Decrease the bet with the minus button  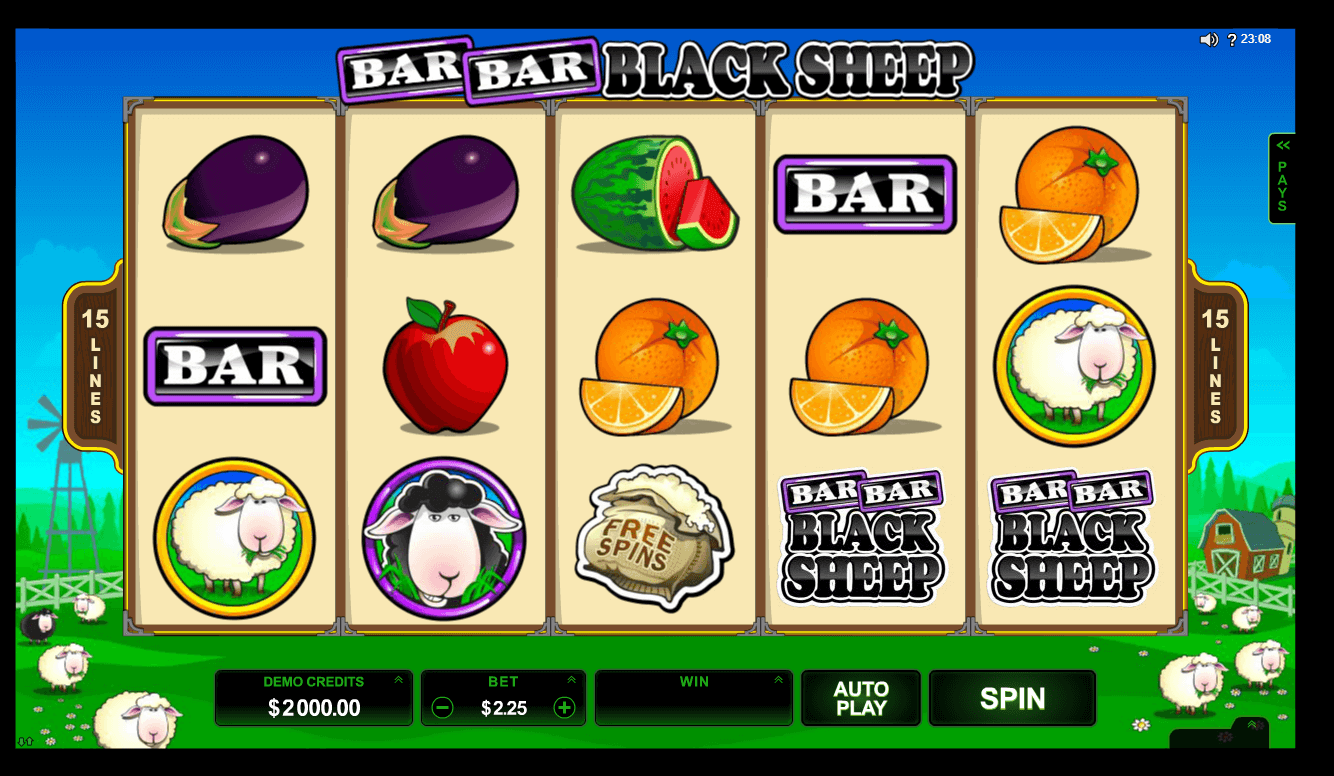click(442, 708)
